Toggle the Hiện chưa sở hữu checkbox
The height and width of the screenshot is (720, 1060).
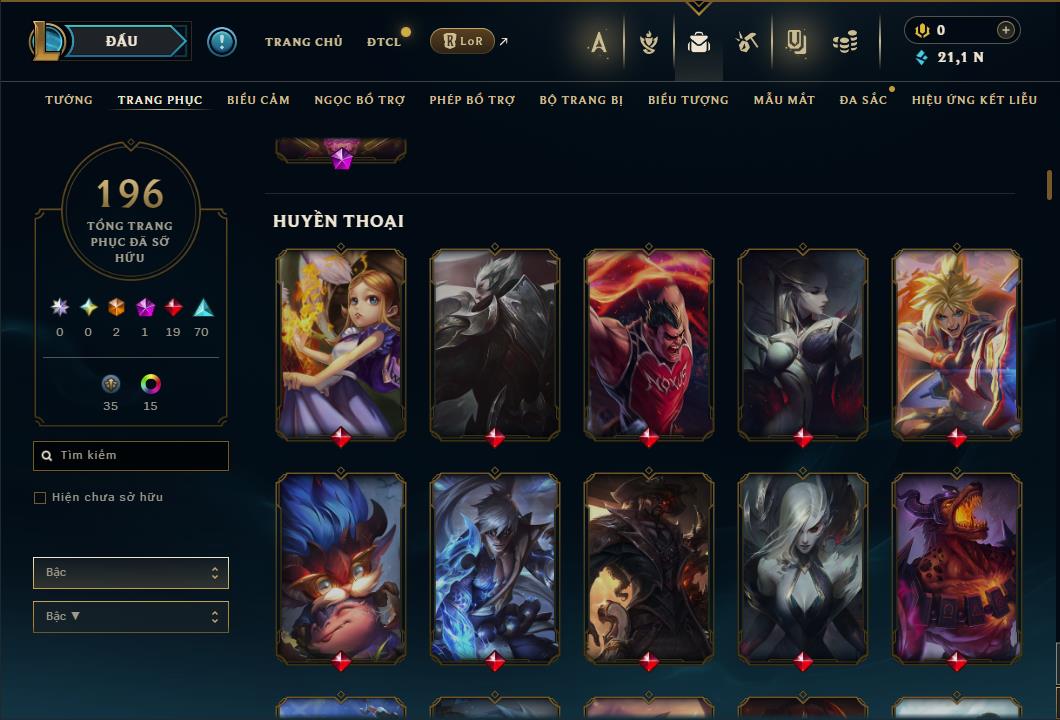coord(40,498)
